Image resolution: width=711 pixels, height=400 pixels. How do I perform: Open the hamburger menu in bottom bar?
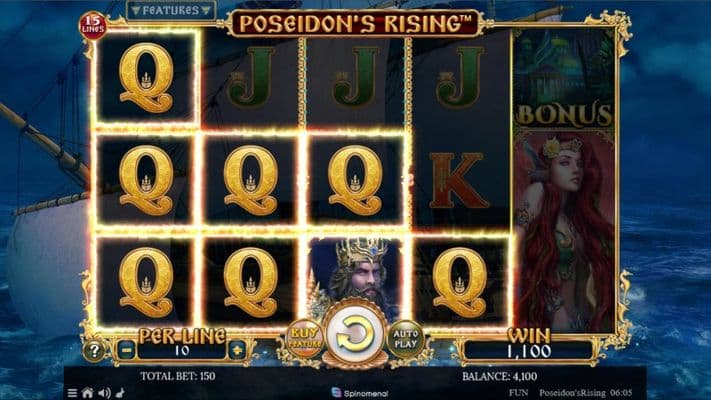click(73, 393)
